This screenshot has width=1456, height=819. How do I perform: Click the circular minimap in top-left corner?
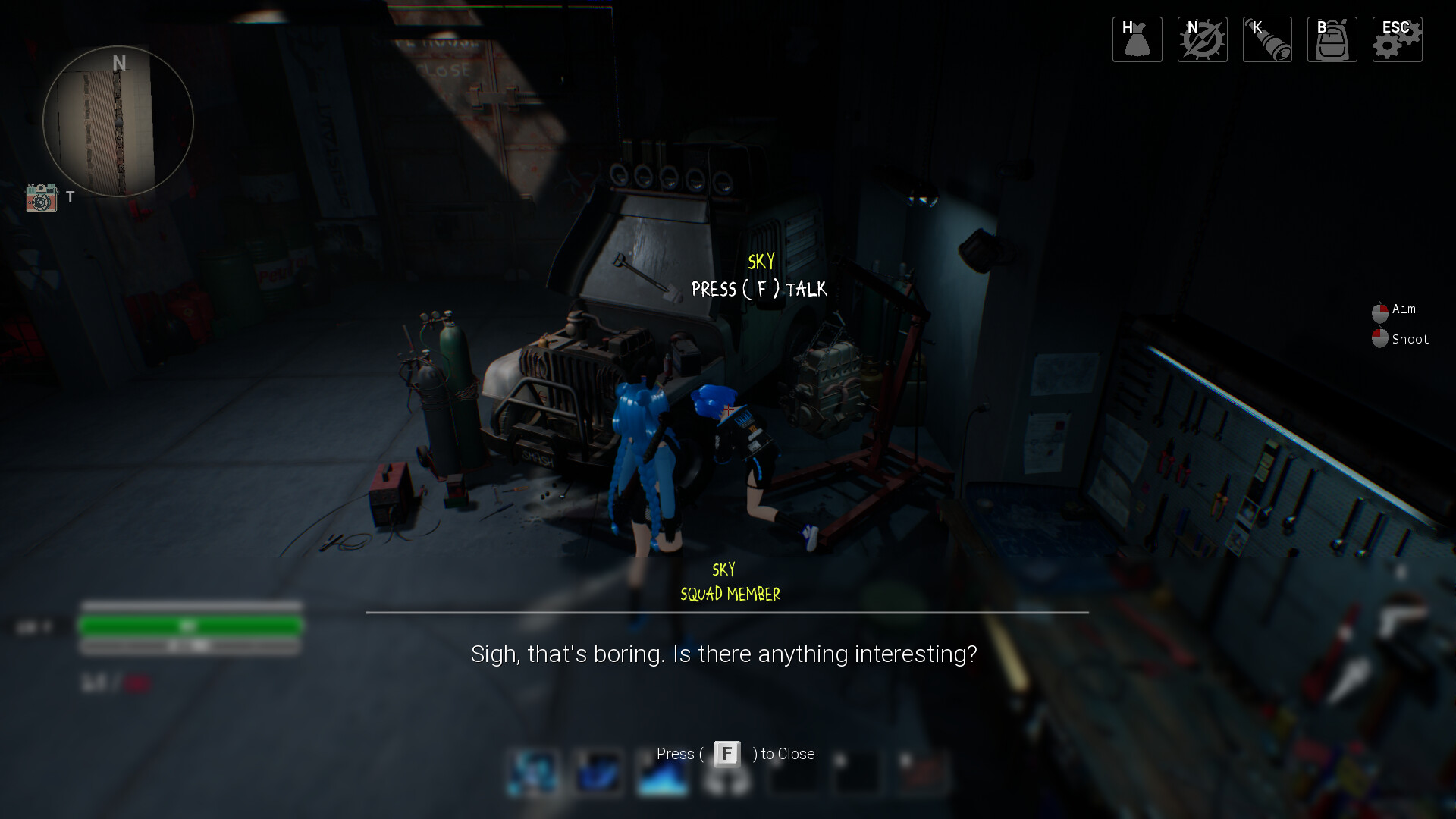tap(118, 121)
